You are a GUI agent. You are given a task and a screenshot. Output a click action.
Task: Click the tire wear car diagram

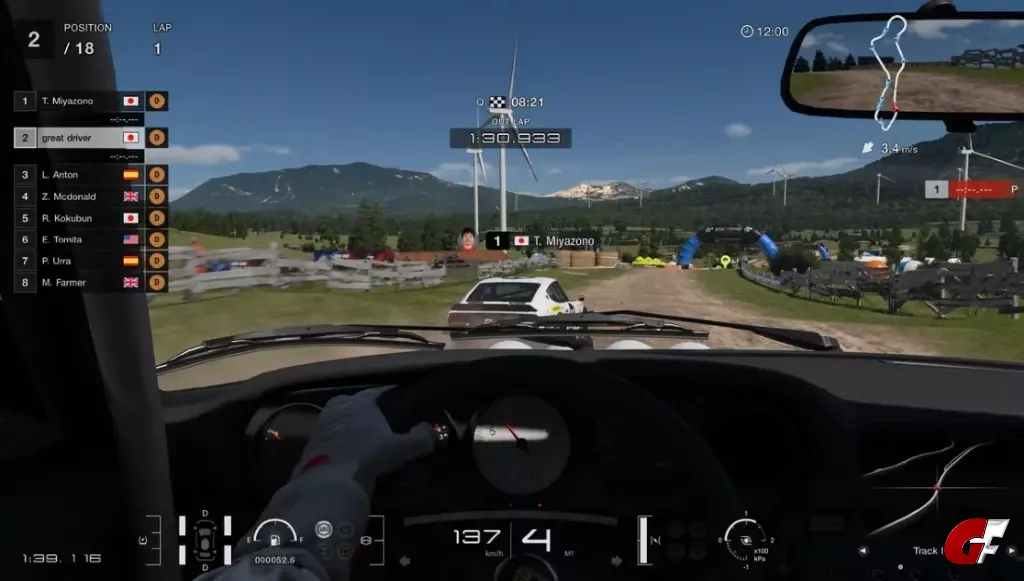205,540
